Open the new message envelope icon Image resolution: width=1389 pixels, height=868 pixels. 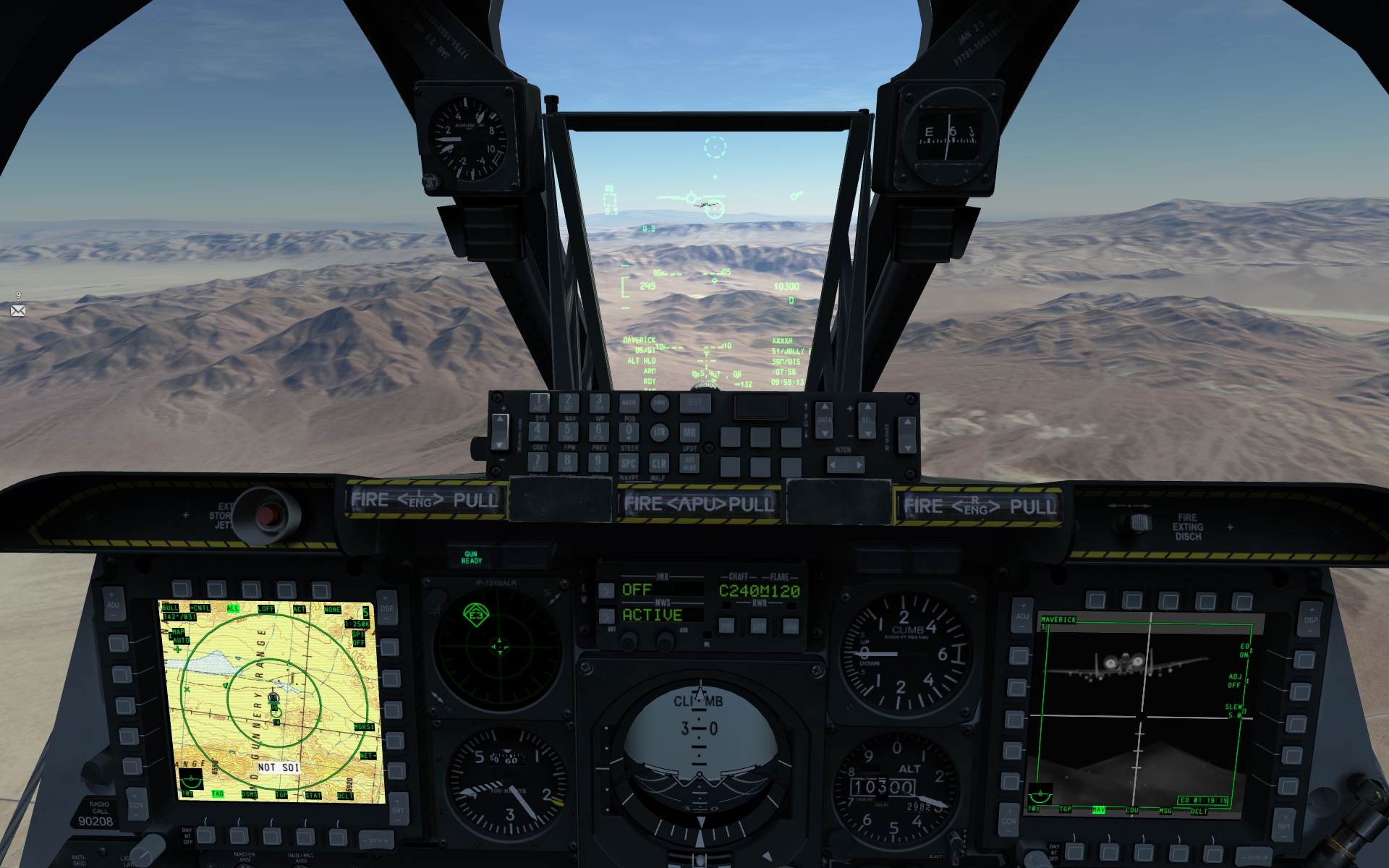[18, 310]
